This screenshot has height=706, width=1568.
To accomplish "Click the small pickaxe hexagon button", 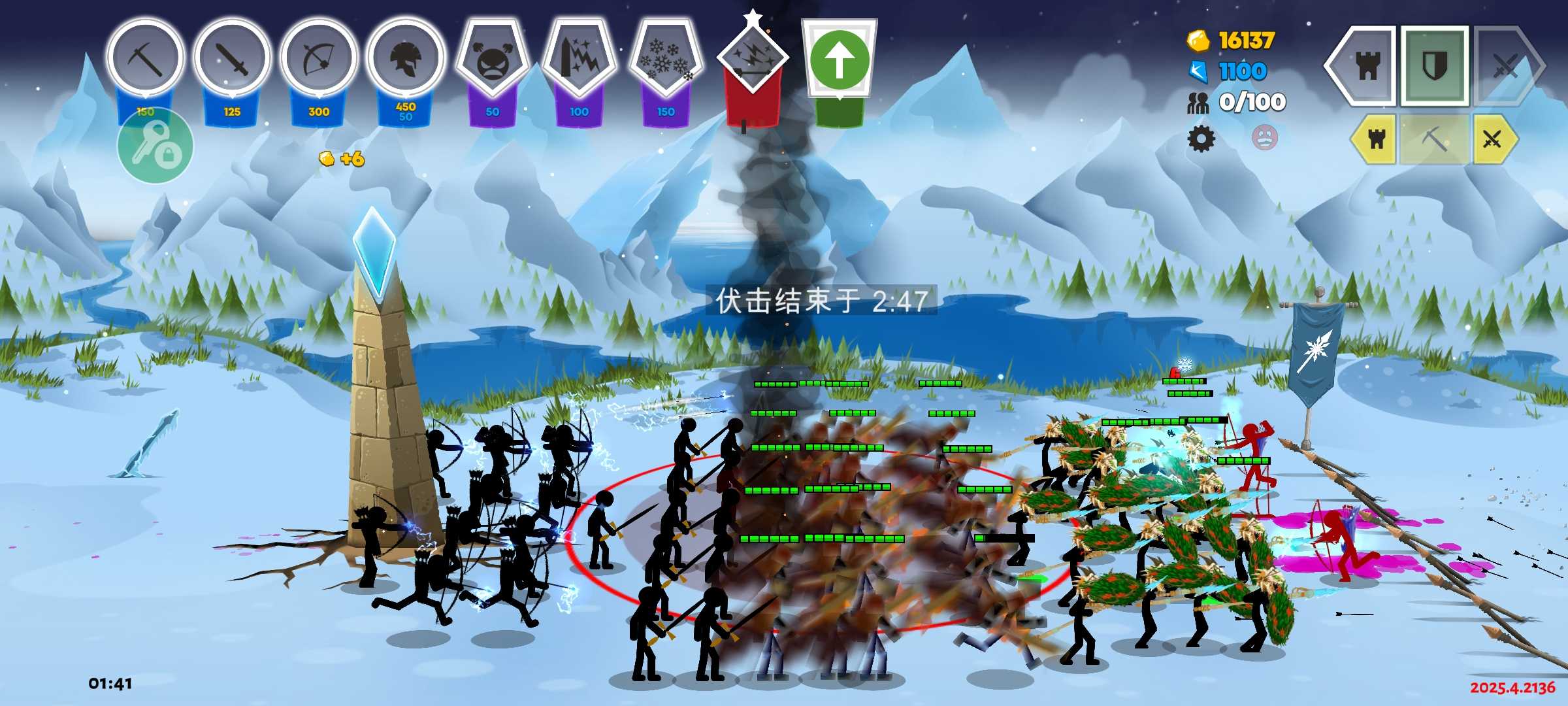I will pyautogui.click(x=1434, y=139).
